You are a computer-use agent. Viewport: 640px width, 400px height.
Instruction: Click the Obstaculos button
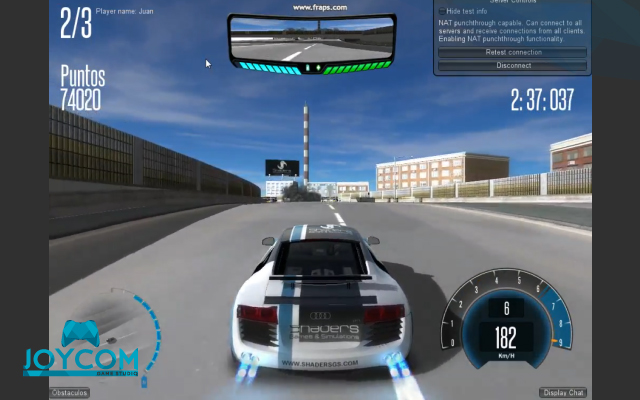[x=70, y=393]
